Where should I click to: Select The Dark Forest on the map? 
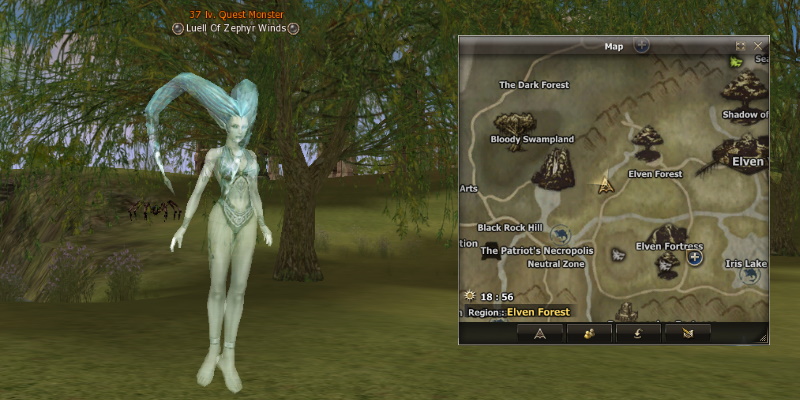[x=534, y=85]
